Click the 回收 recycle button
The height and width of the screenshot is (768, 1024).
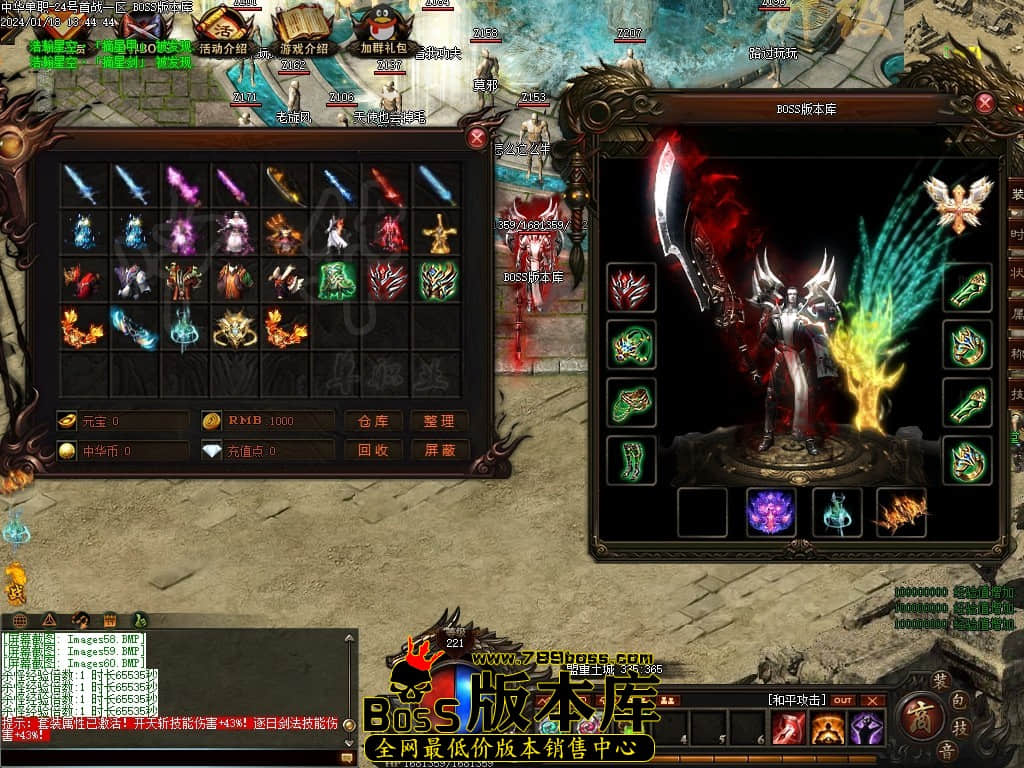[x=373, y=451]
